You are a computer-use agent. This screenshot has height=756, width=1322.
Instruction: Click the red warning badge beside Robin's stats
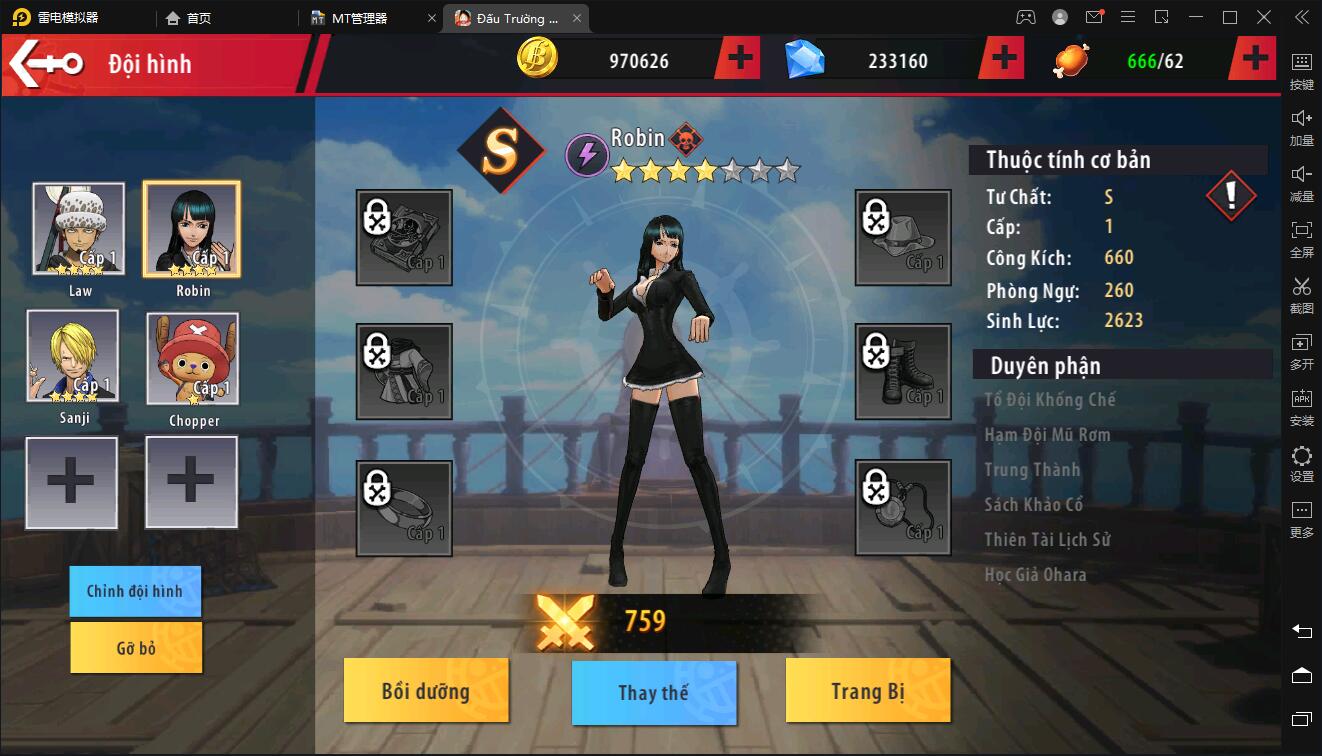tap(1231, 196)
